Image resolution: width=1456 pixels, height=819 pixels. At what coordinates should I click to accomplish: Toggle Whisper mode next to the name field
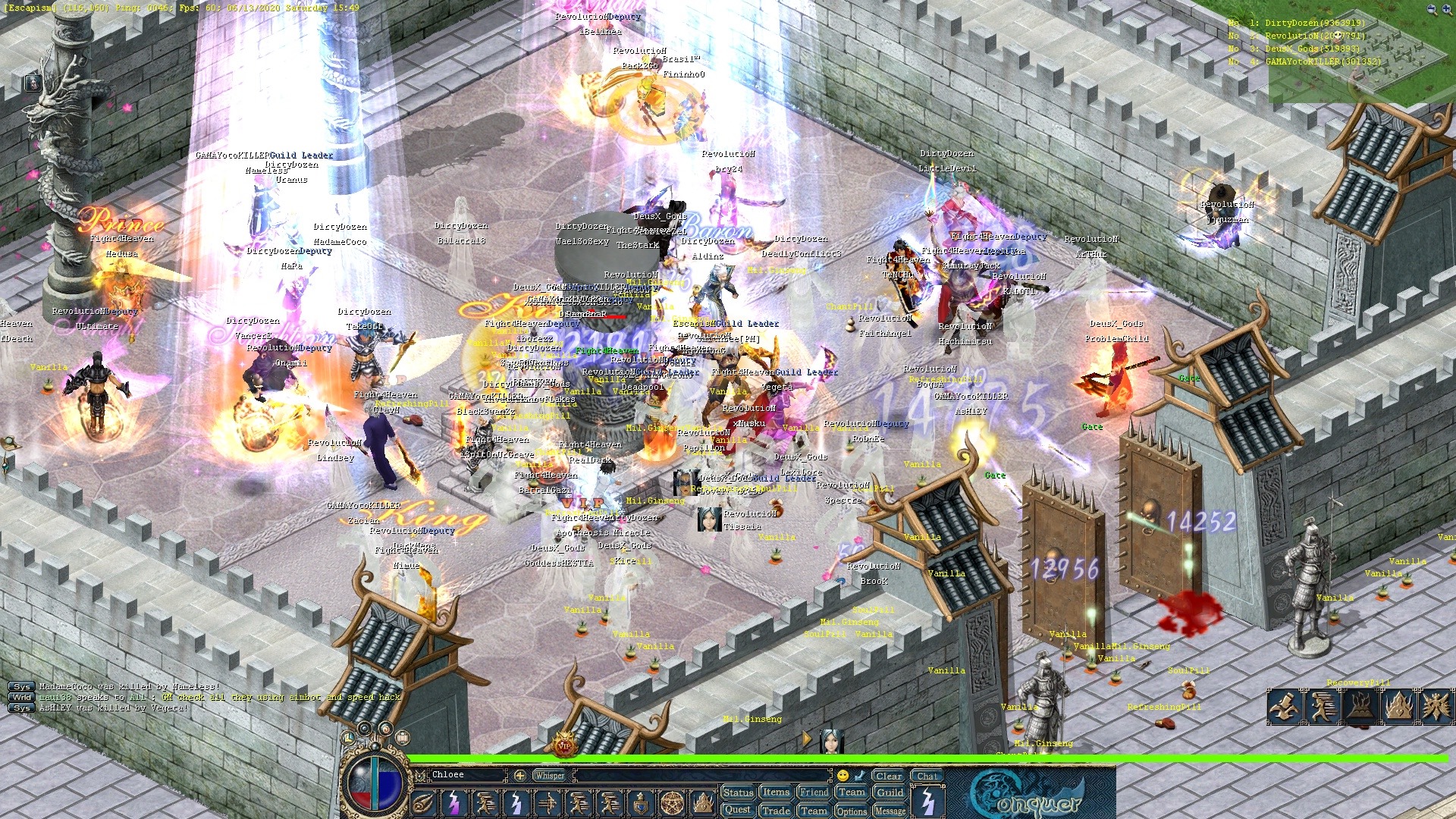[x=548, y=774]
